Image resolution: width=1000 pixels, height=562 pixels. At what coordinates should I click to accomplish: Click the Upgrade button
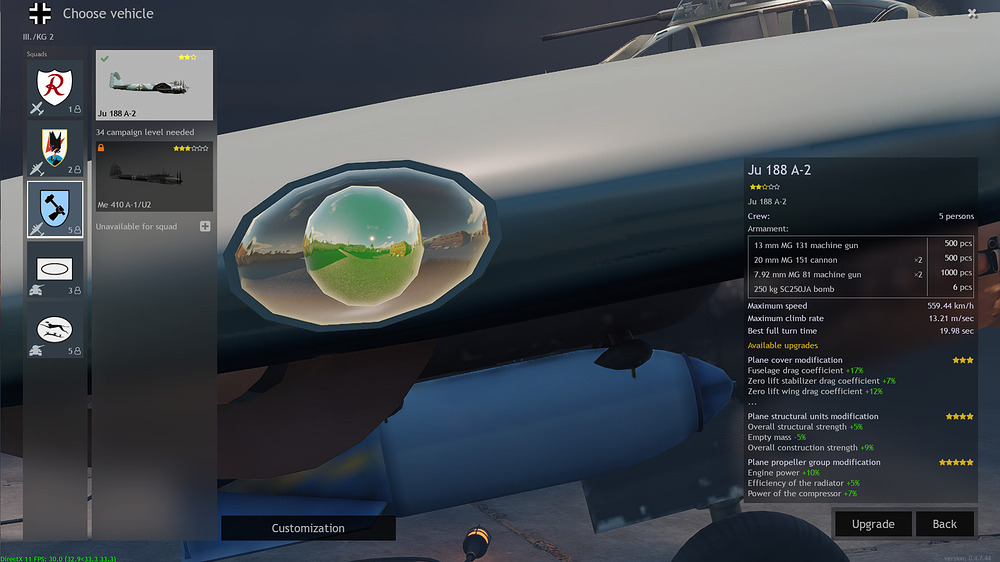coord(872,524)
